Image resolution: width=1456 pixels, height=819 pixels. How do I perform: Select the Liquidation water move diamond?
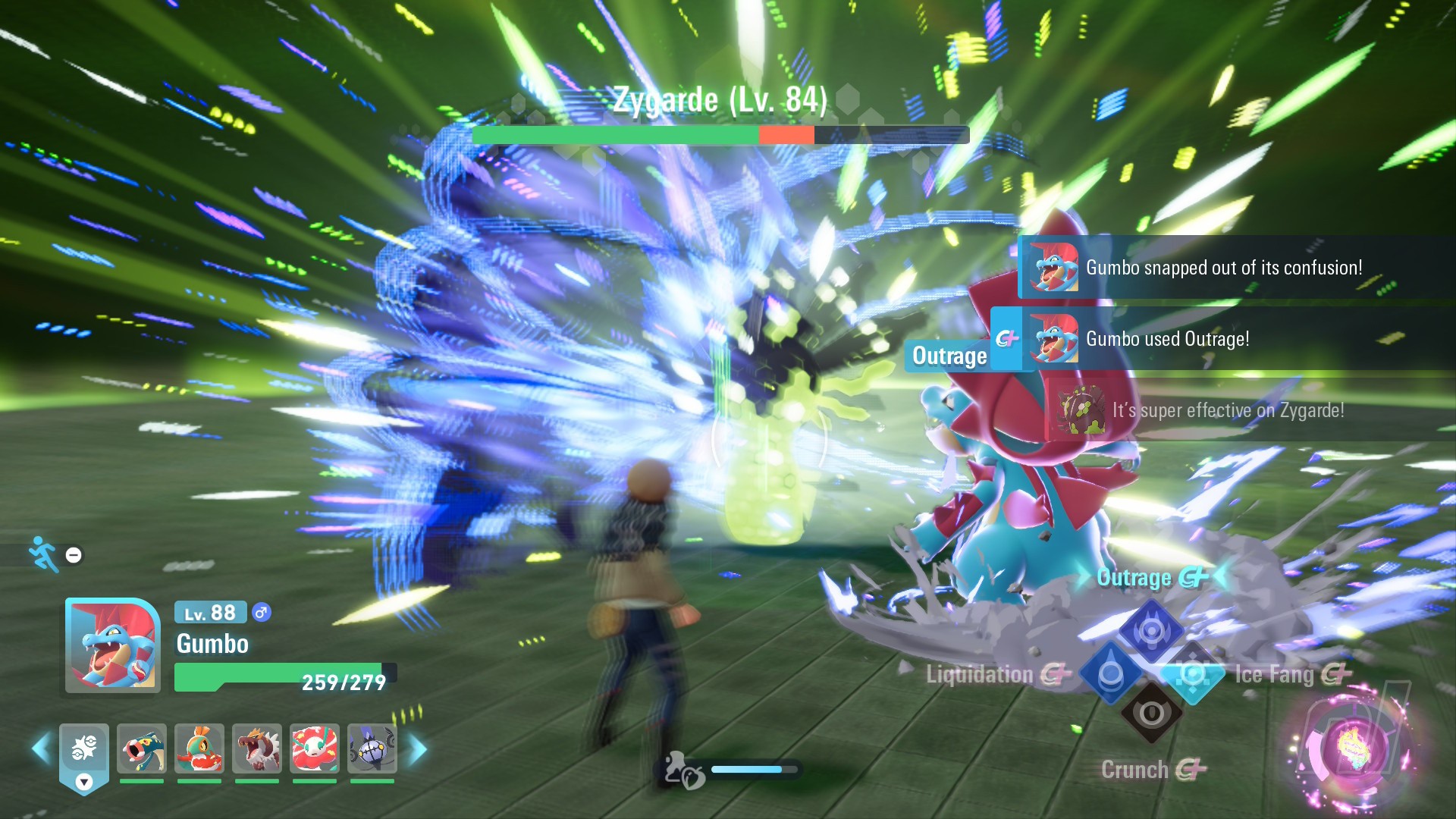[x=1111, y=673]
